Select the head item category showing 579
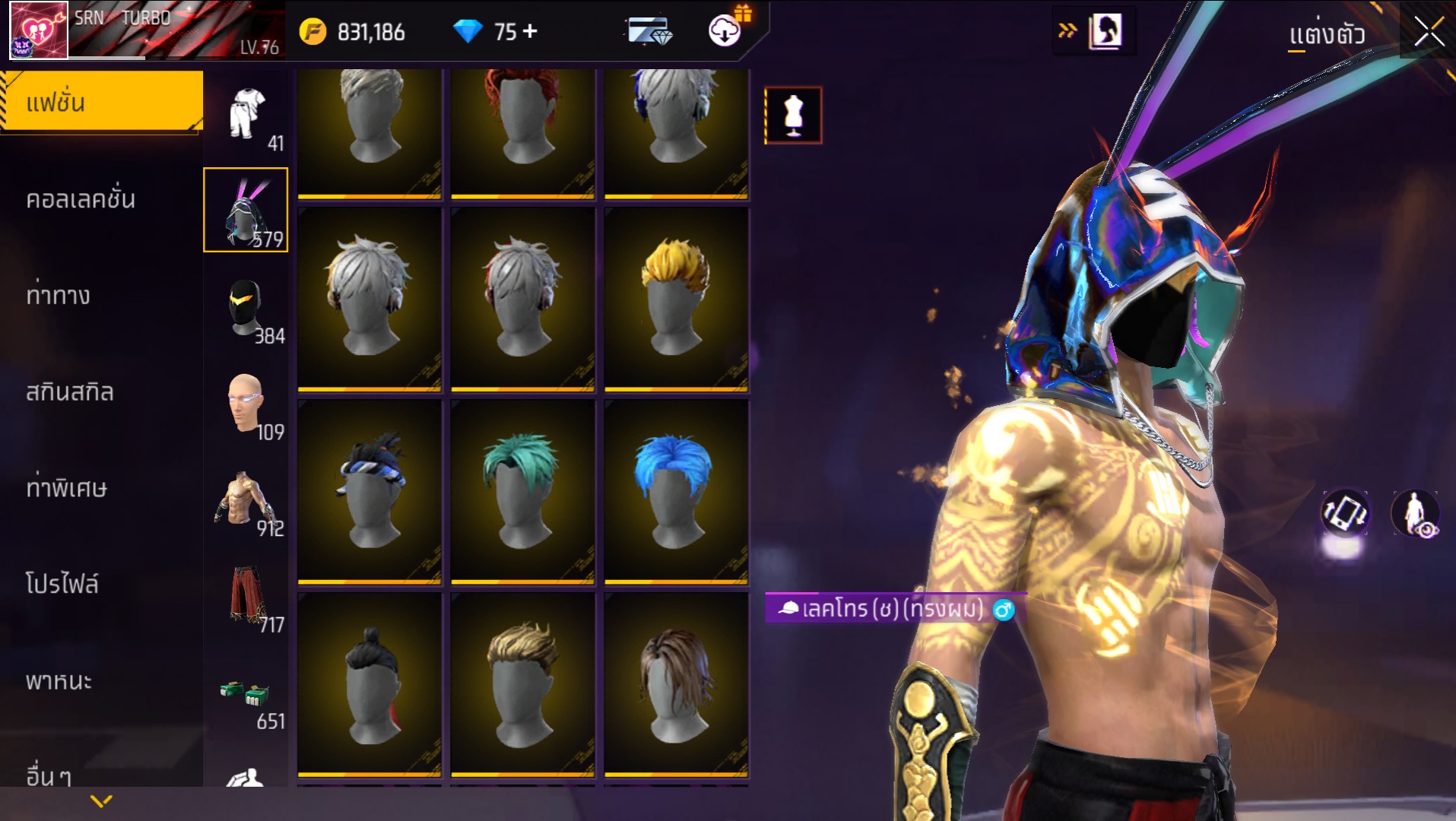 [246, 210]
